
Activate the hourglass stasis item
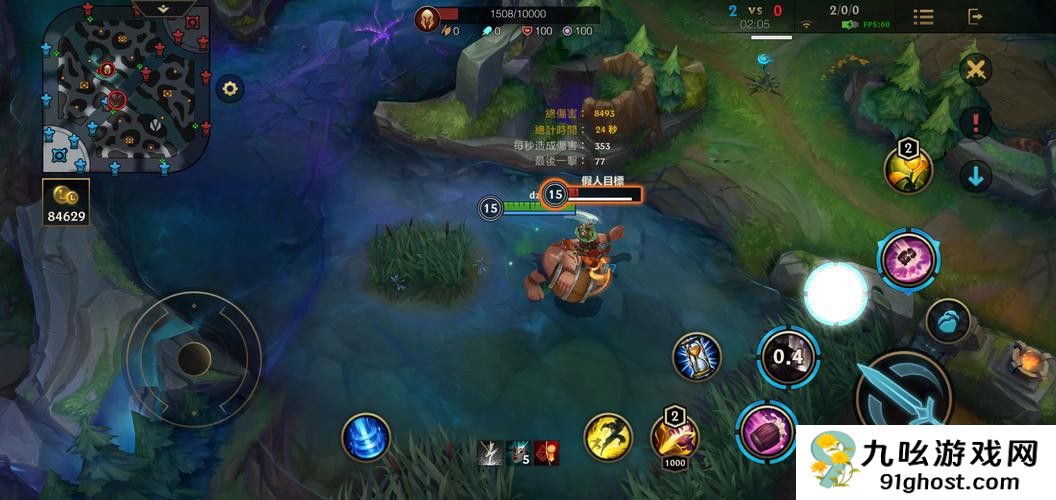pyautogui.click(x=697, y=357)
